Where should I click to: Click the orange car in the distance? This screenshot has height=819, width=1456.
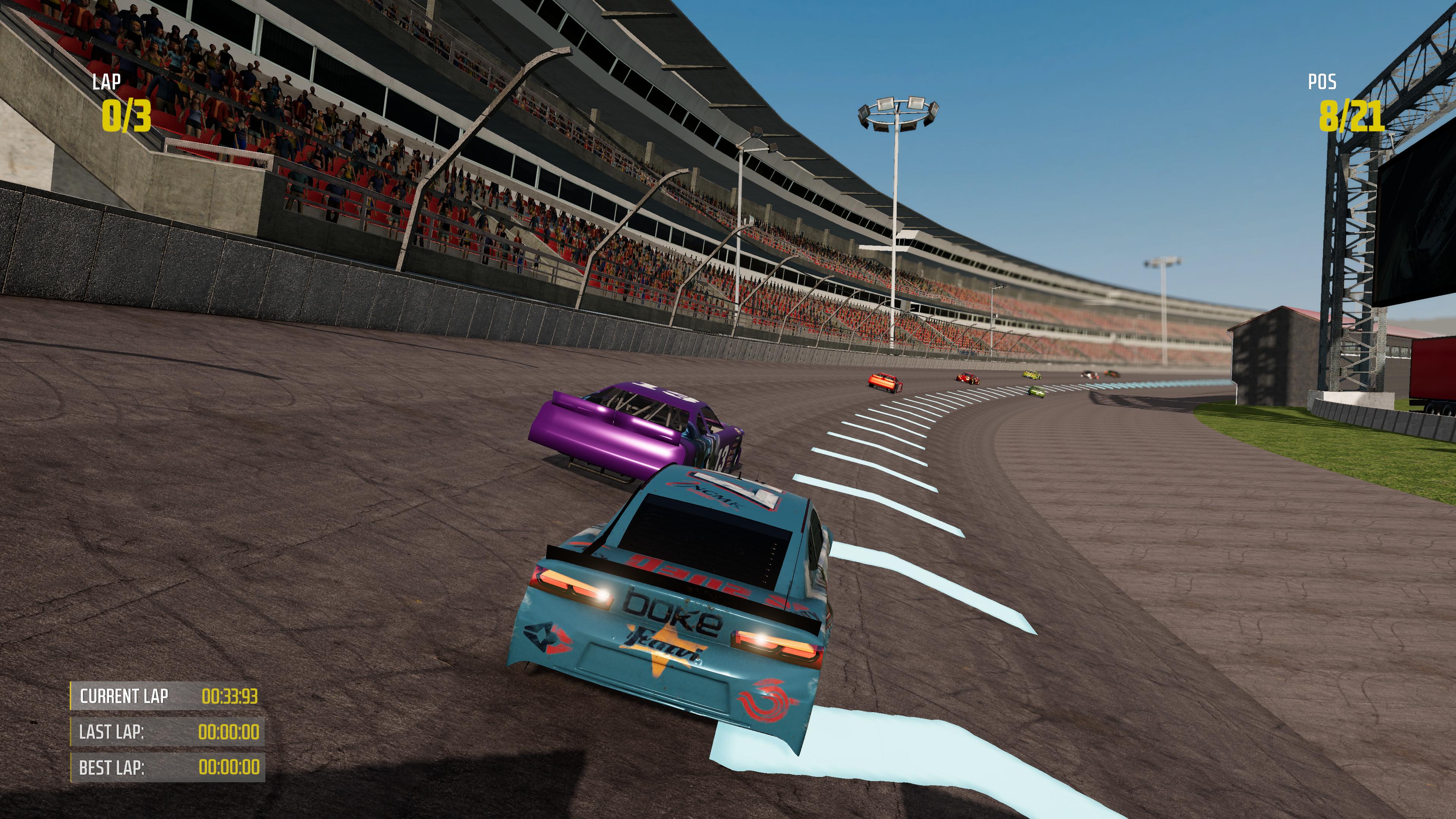click(885, 382)
